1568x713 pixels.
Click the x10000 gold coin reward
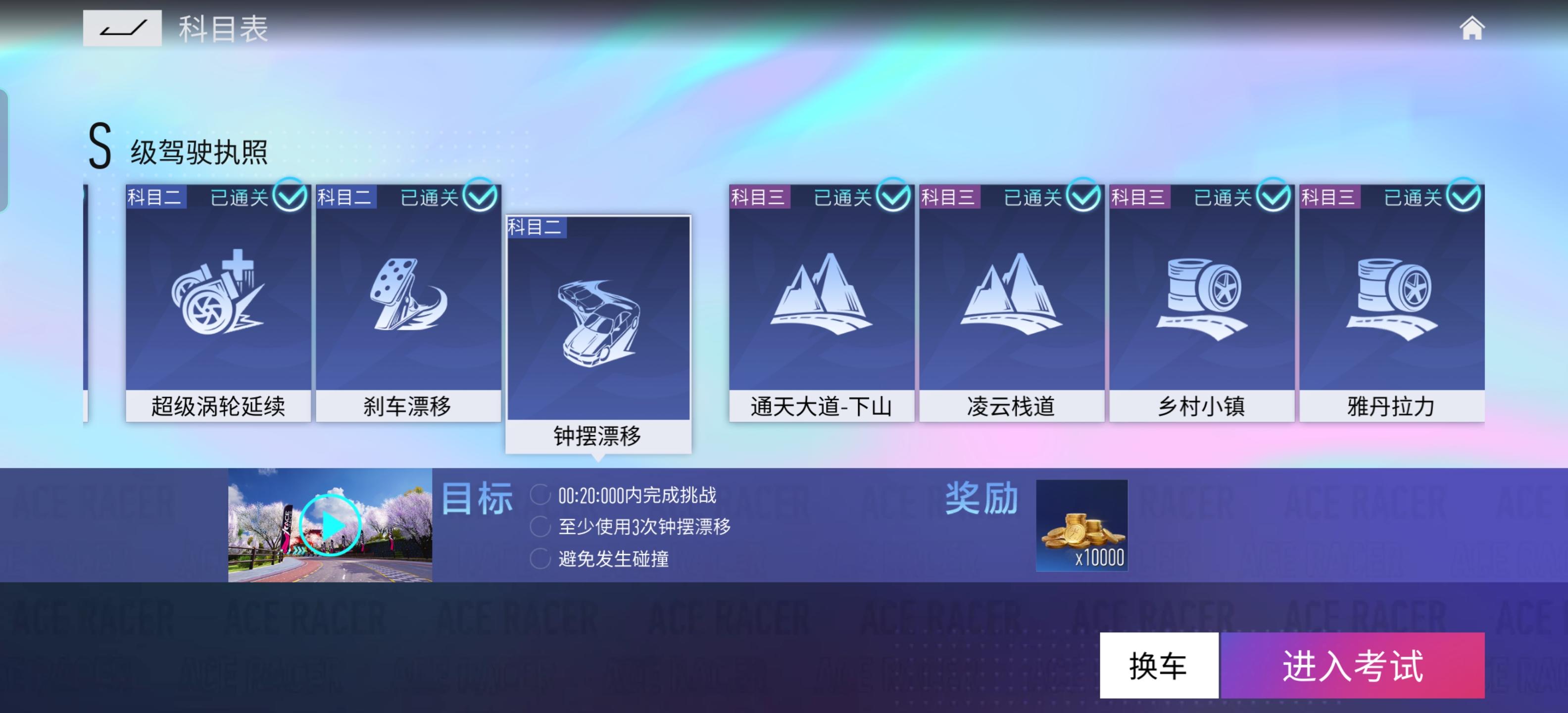coord(1082,527)
